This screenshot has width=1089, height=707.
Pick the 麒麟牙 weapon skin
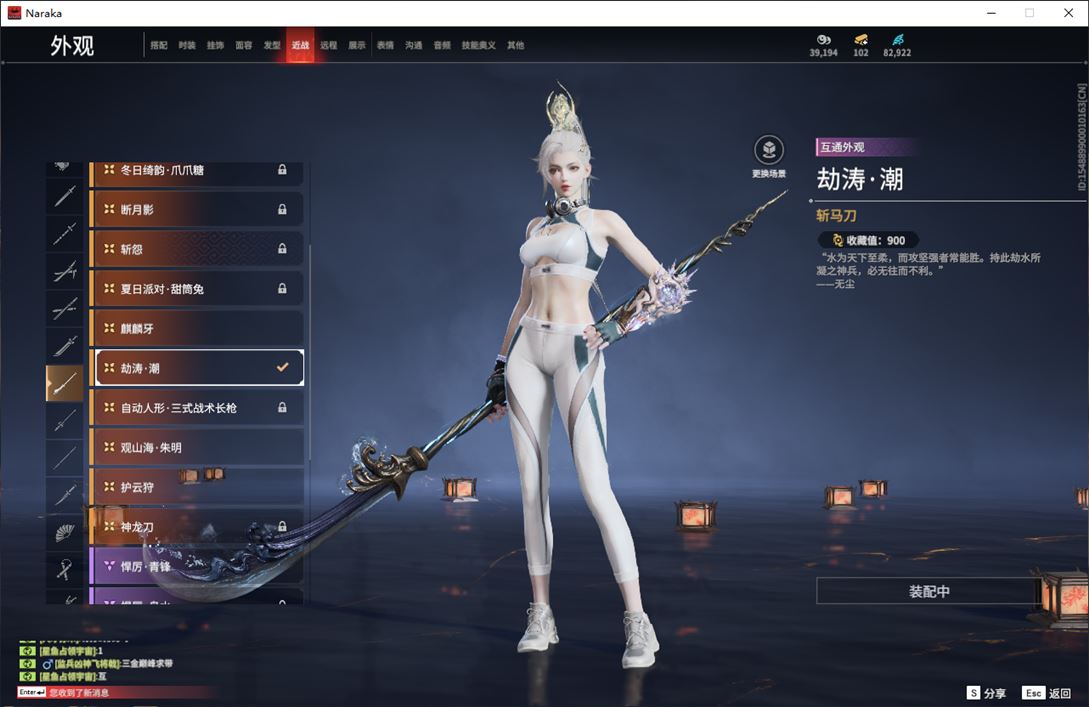pos(197,328)
